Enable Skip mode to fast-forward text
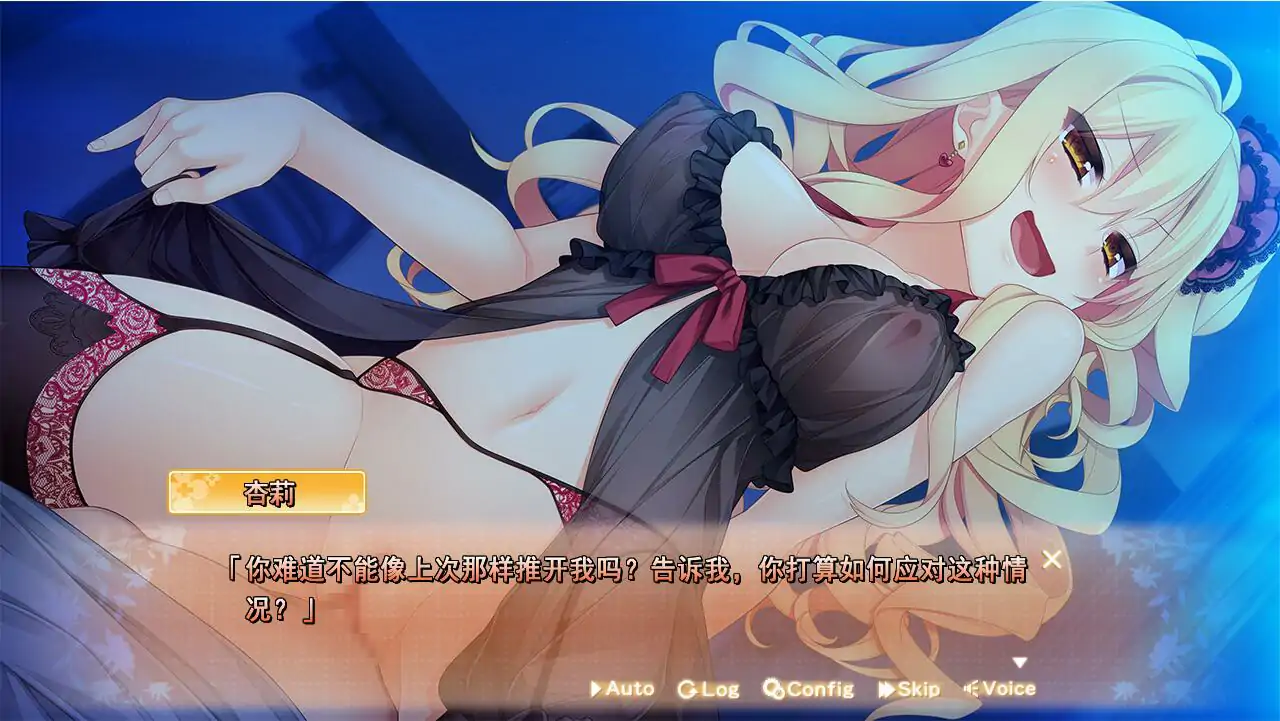Viewport: 1280px width, 721px height. (912, 688)
